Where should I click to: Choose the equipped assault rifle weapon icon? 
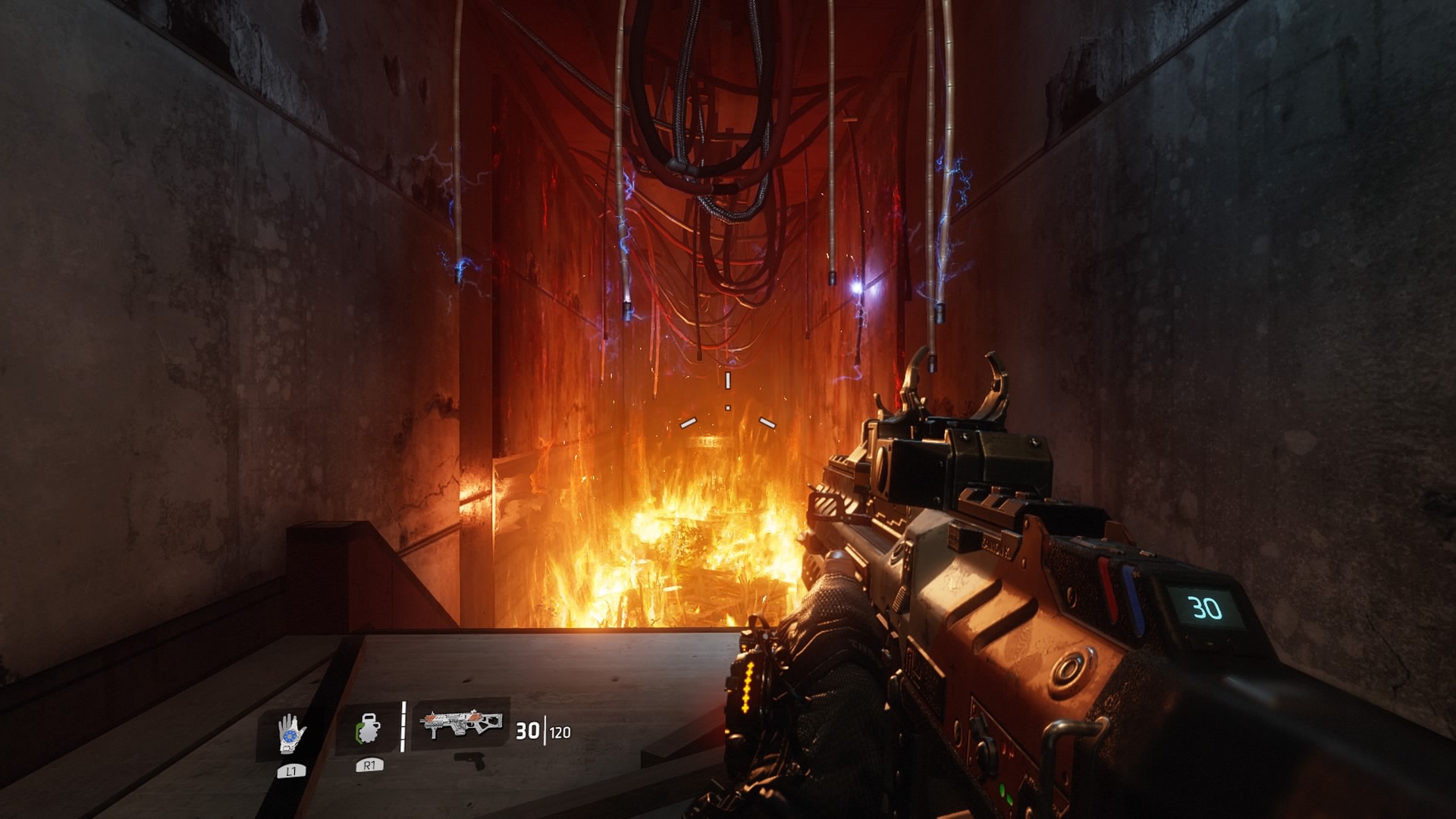point(462,723)
